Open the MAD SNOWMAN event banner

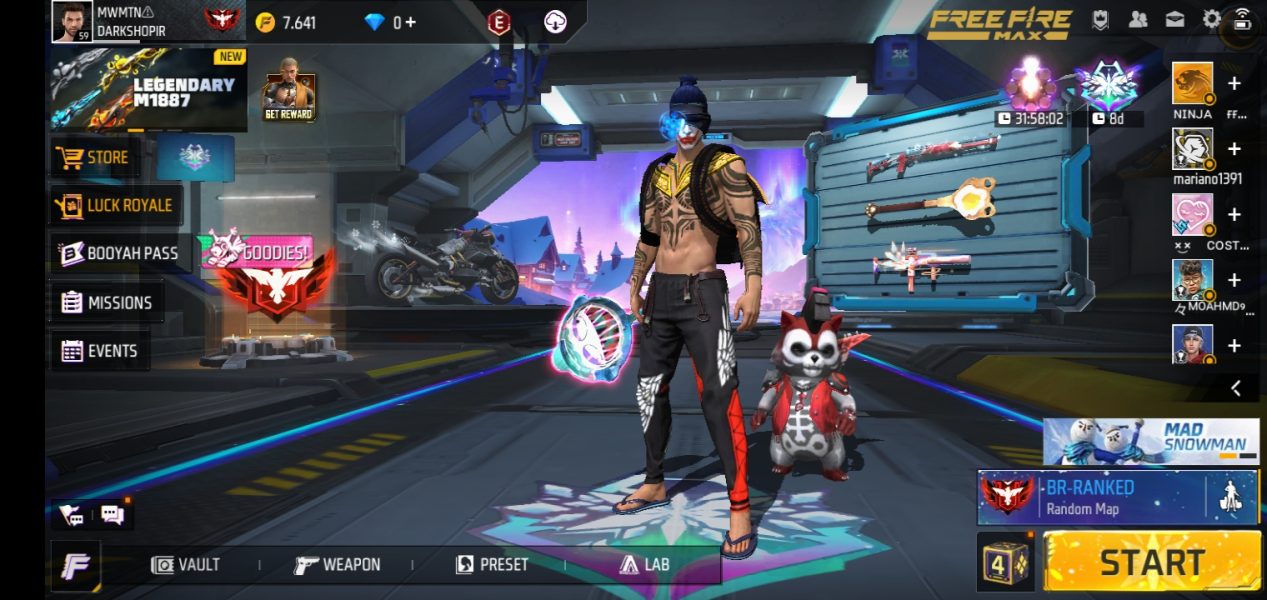pos(1150,441)
